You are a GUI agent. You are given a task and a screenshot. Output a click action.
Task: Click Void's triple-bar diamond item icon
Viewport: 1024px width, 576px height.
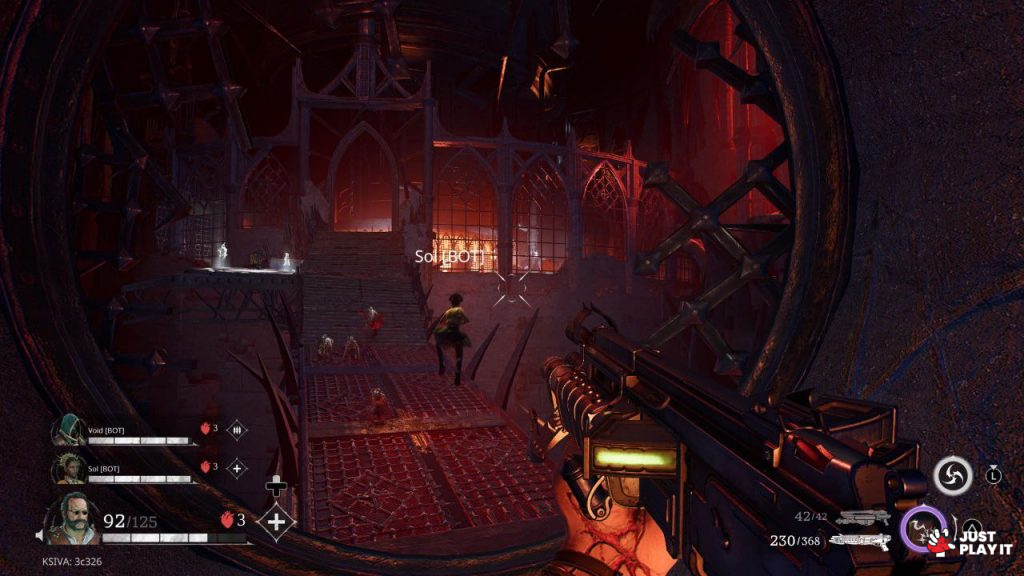[x=237, y=429]
